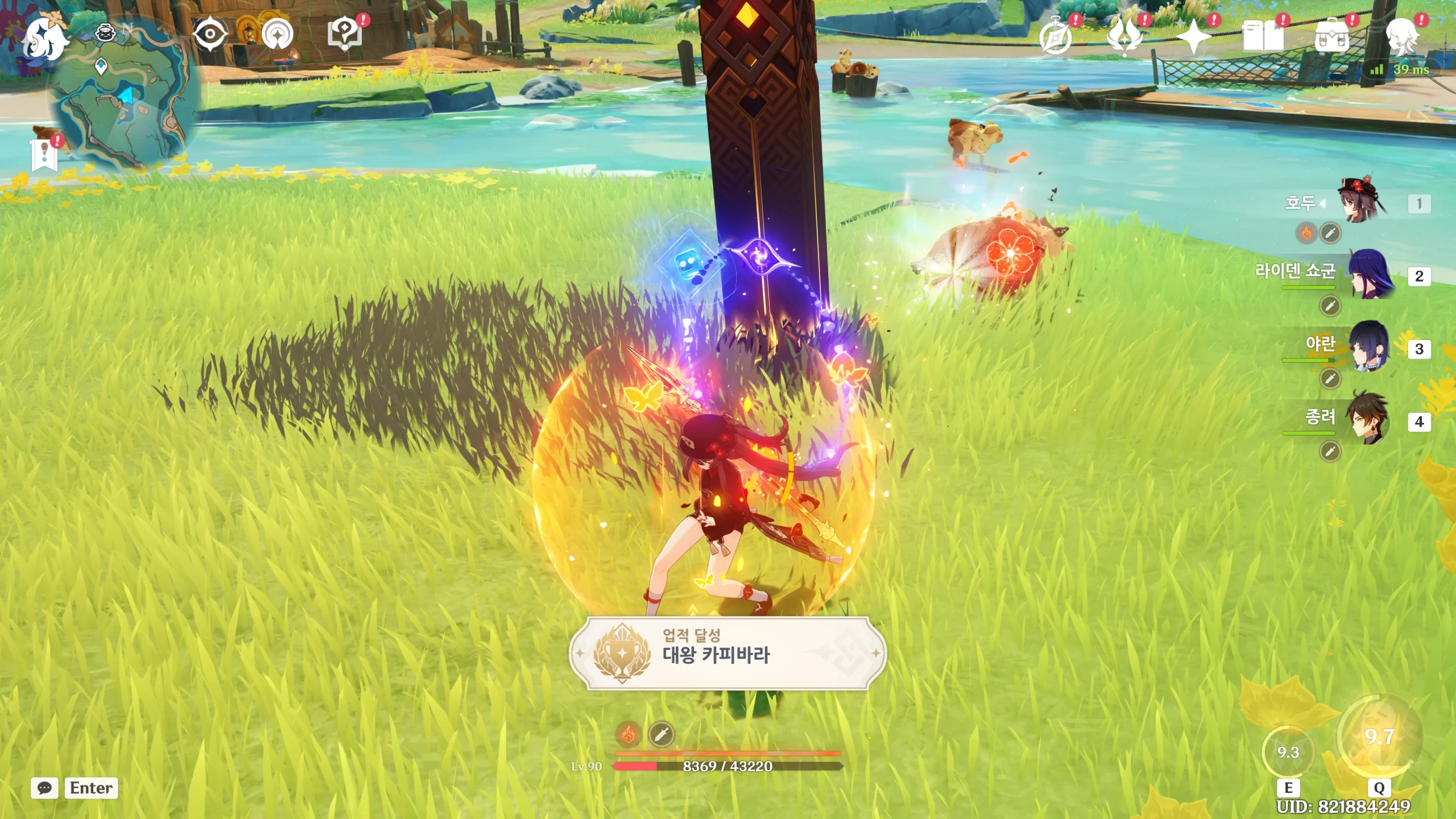This screenshot has height=819, width=1456.
Task: Switch to party member 라이덴 쇼군
Action: [x=1368, y=275]
